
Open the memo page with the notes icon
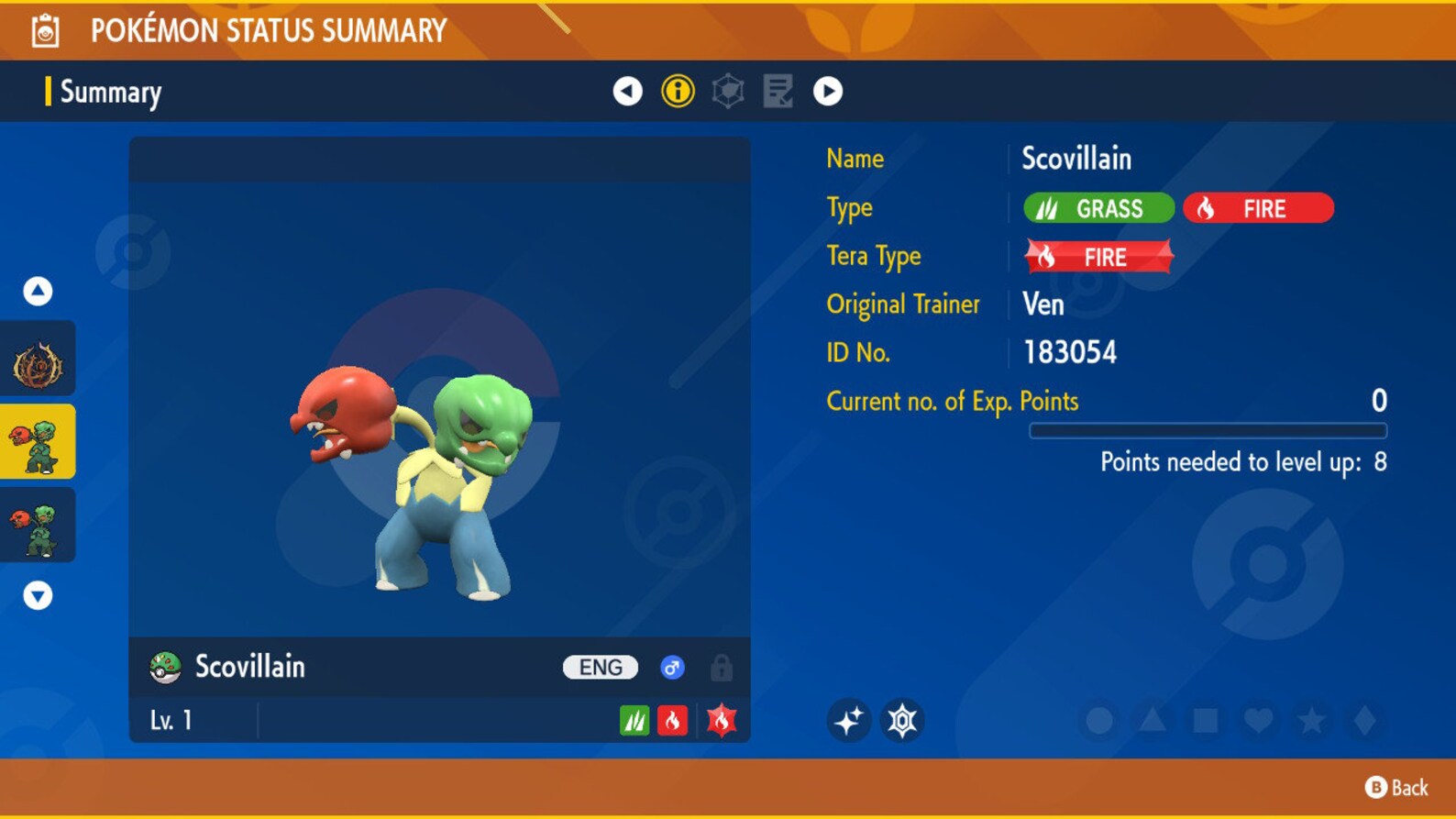(778, 91)
